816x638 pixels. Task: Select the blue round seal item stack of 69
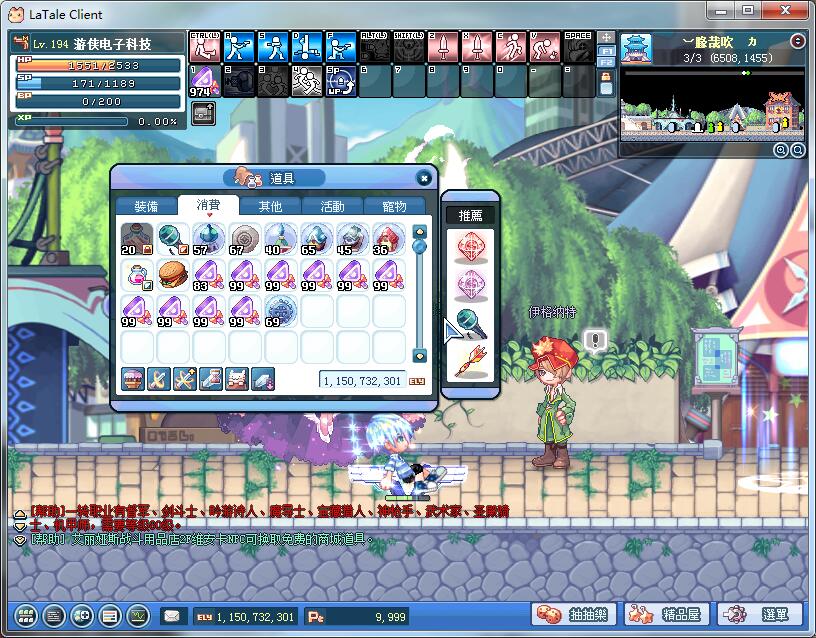click(280, 309)
